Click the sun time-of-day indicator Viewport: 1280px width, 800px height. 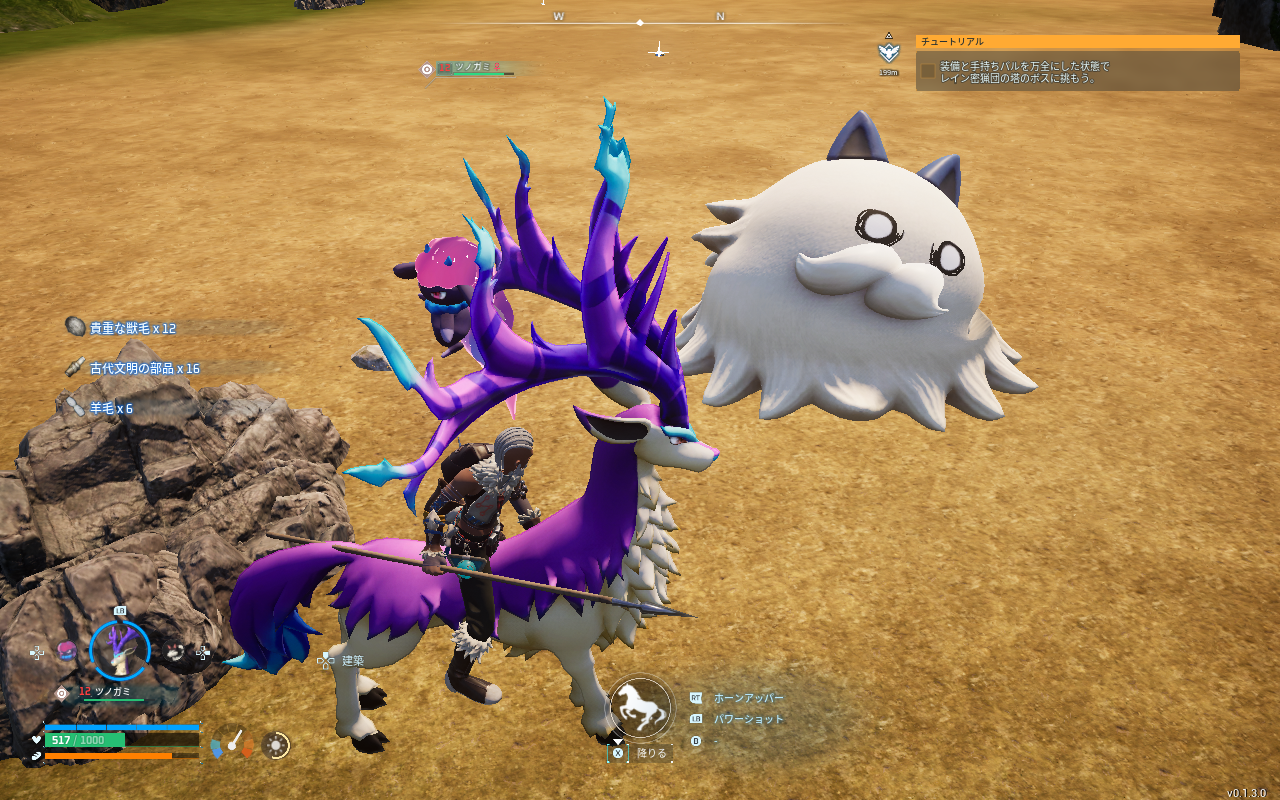tap(276, 745)
